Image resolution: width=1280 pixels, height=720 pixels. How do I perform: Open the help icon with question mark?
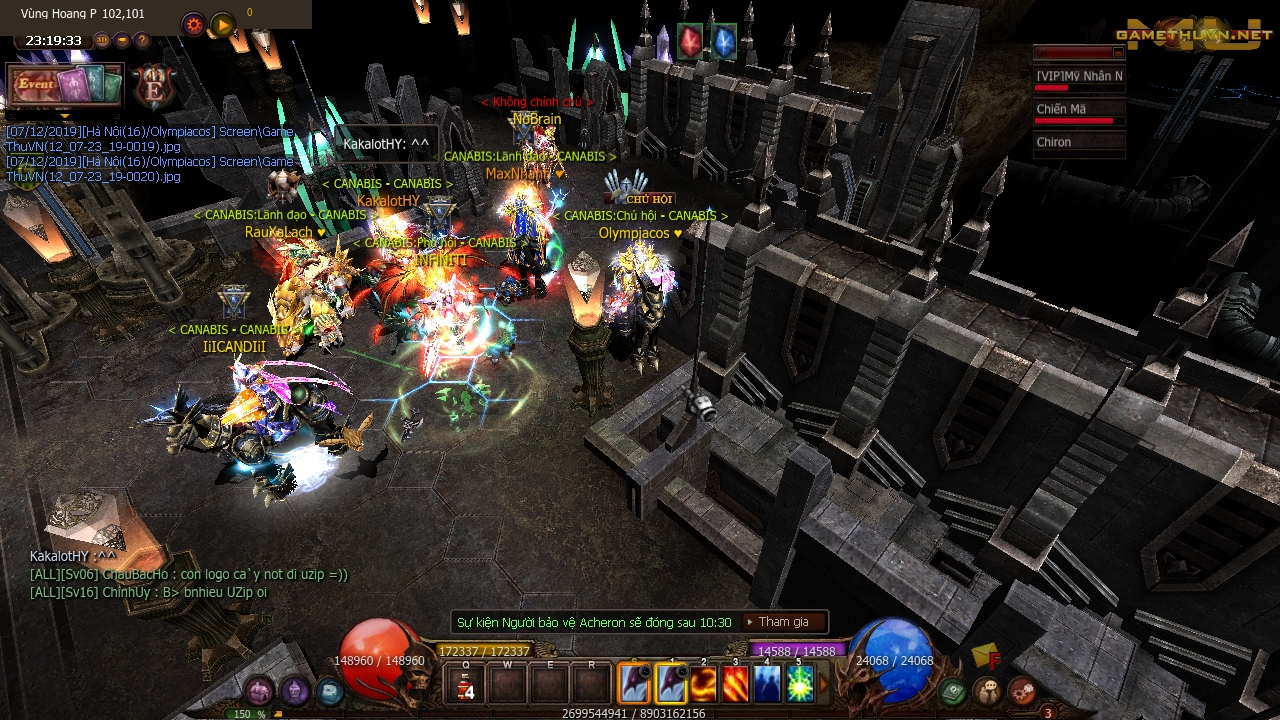(x=141, y=41)
